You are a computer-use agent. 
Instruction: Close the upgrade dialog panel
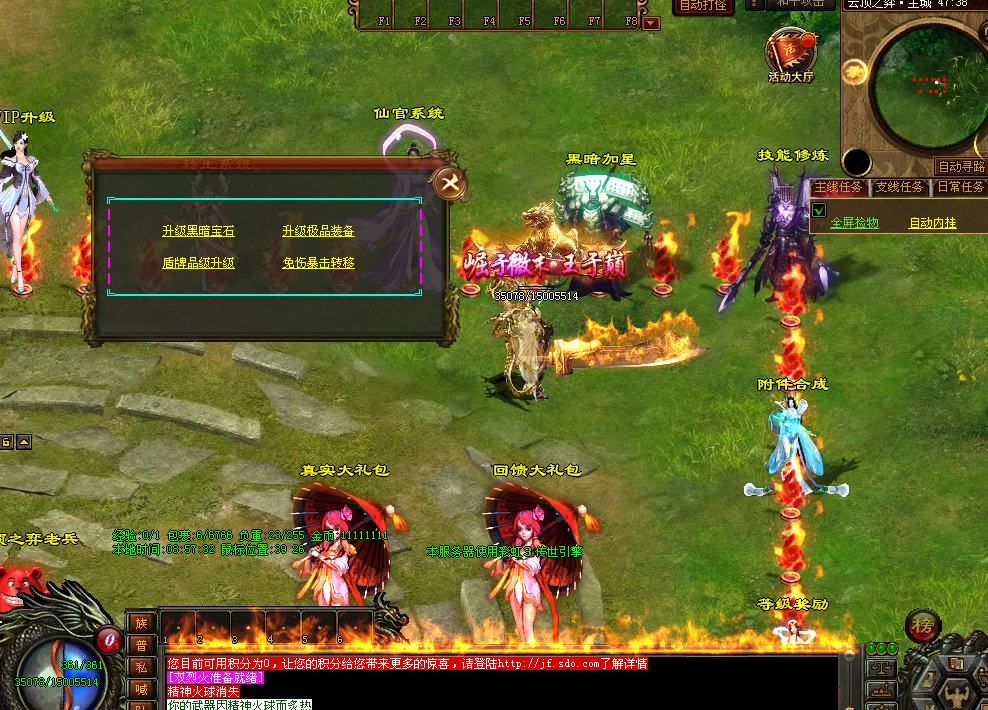(x=449, y=183)
